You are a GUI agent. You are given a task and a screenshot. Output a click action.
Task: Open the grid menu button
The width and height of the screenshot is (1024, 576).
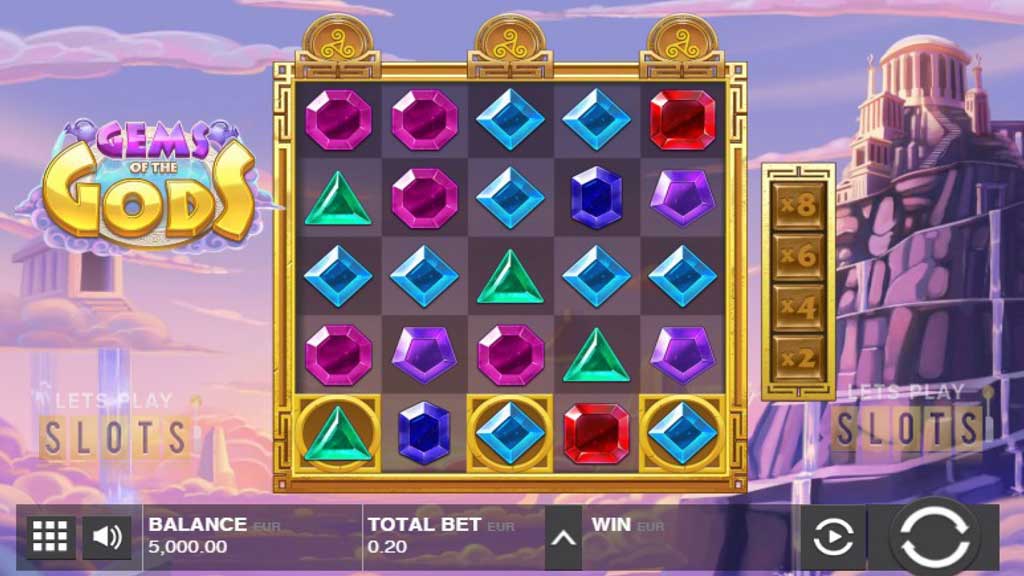point(50,538)
